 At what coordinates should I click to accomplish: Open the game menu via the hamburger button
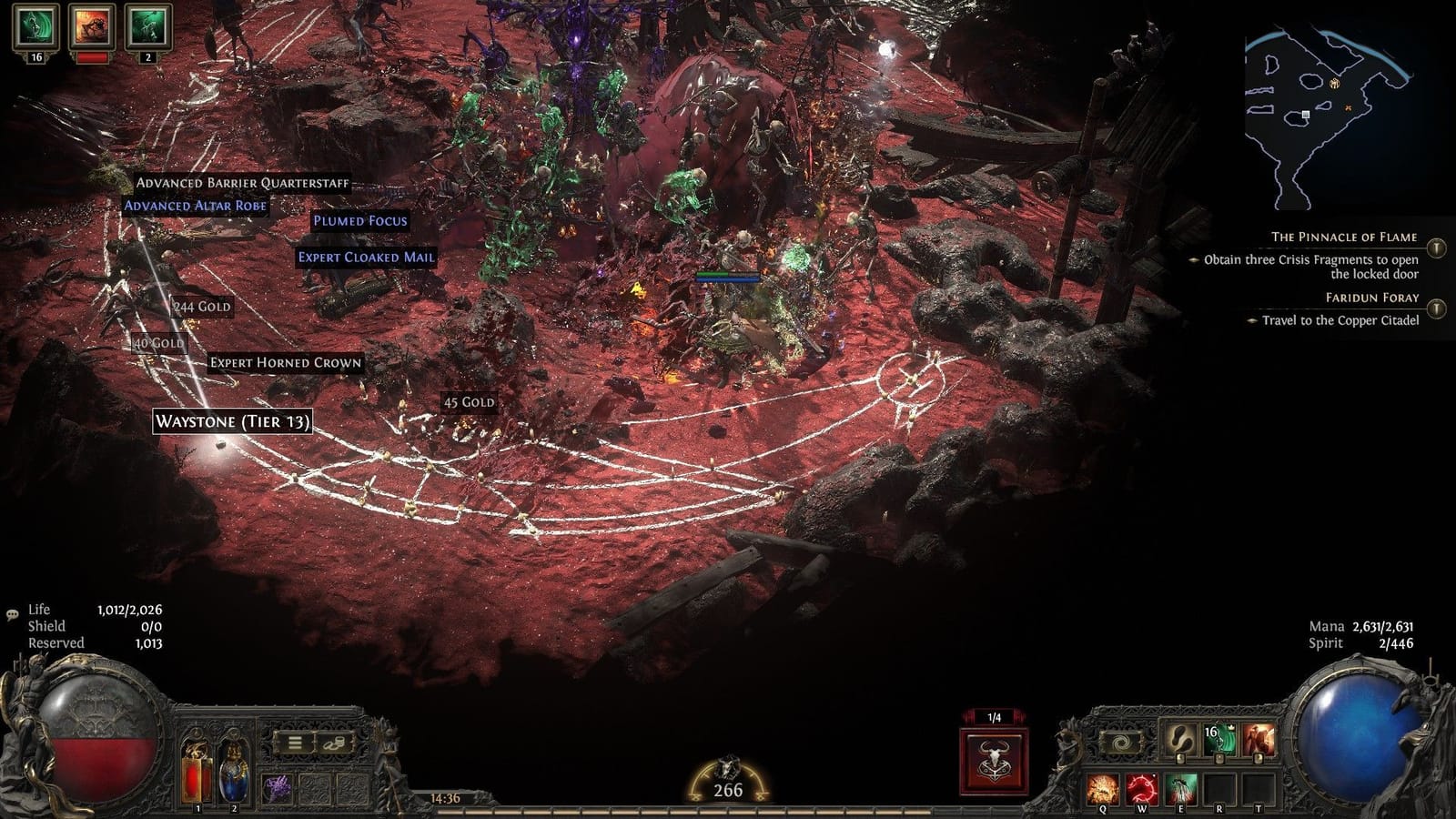tap(296, 743)
